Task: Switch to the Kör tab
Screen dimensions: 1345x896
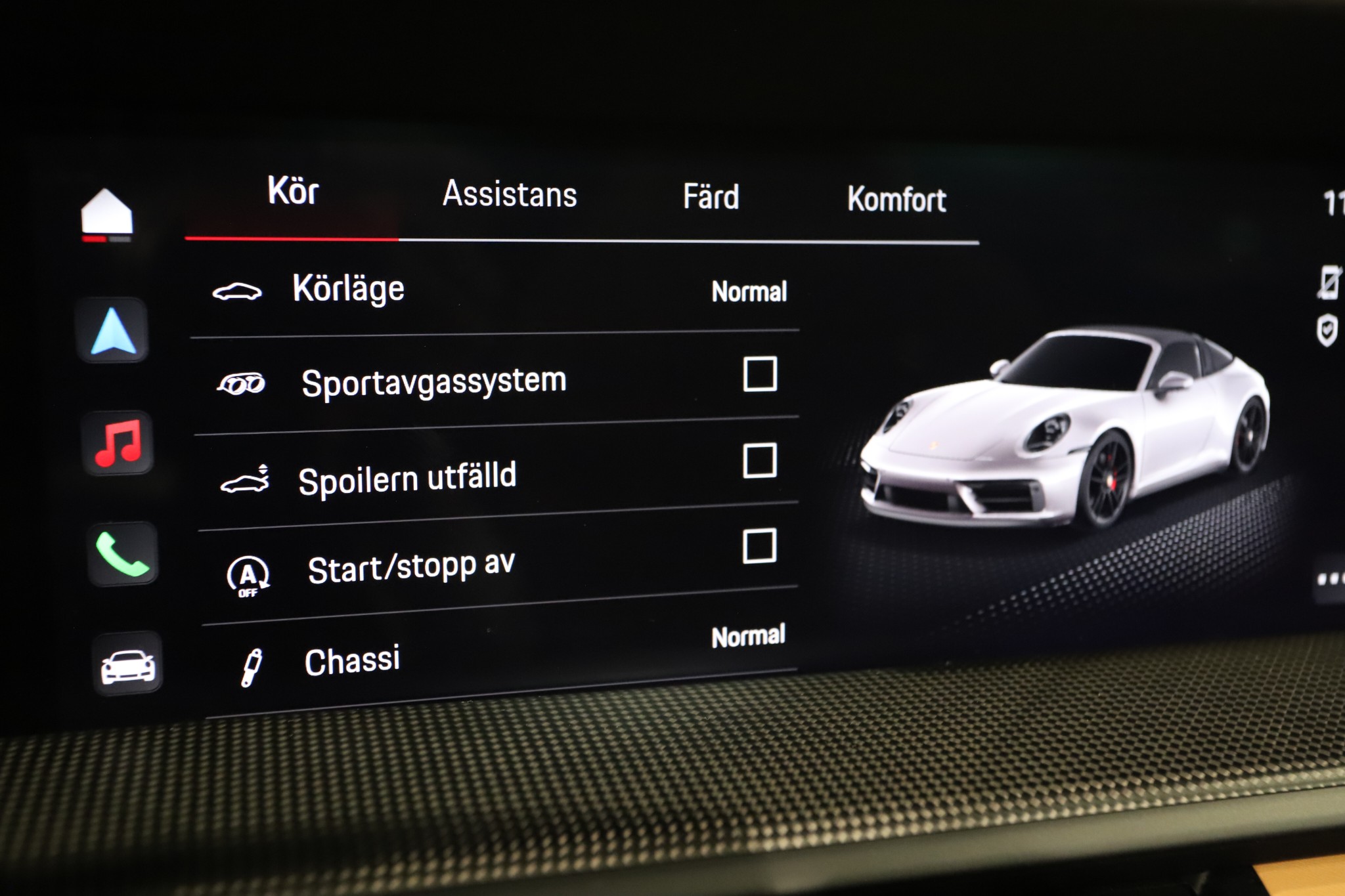Action: pyautogui.click(x=293, y=192)
